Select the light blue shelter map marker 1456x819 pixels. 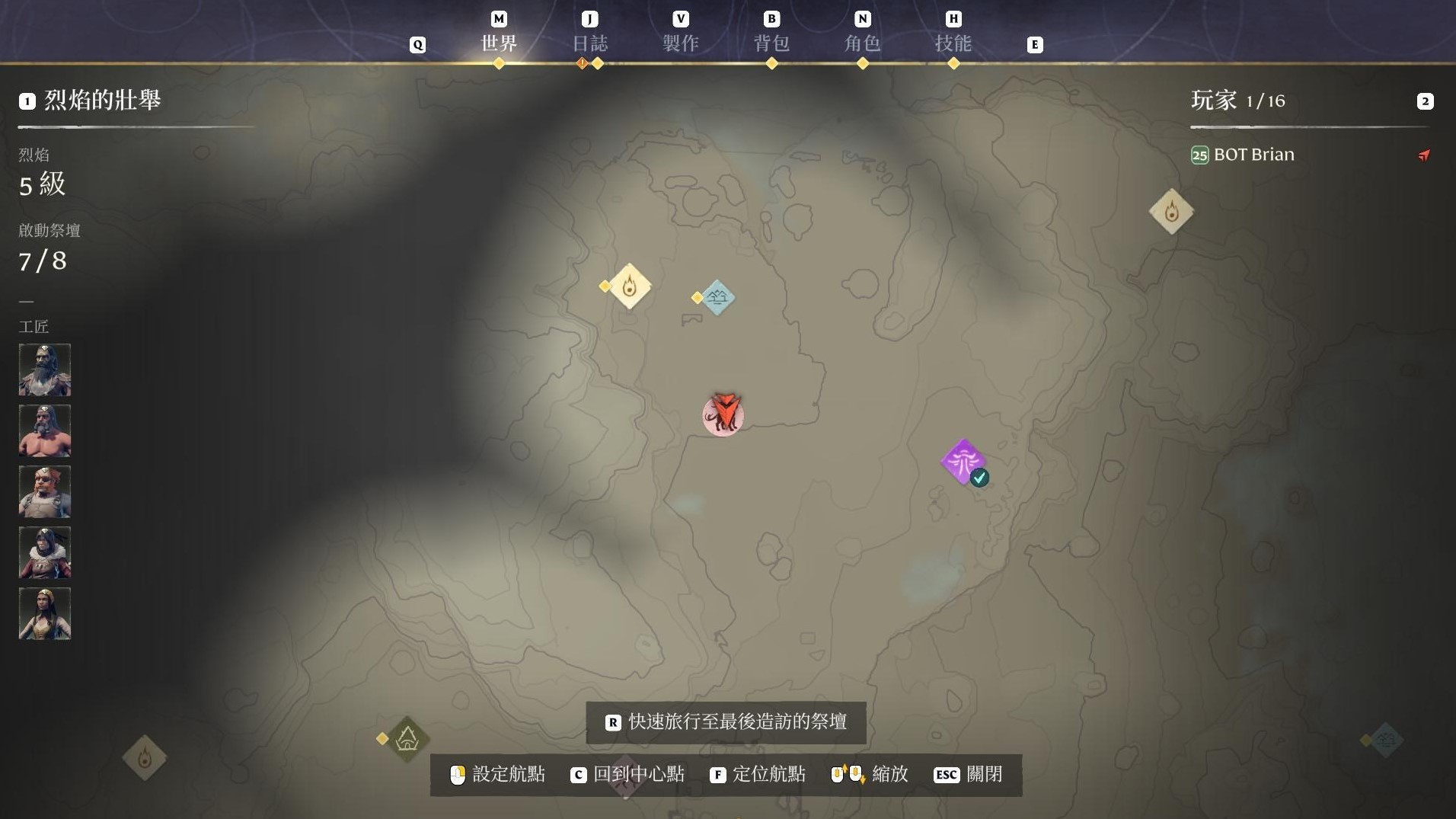pyautogui.click(x=717, y=298)
